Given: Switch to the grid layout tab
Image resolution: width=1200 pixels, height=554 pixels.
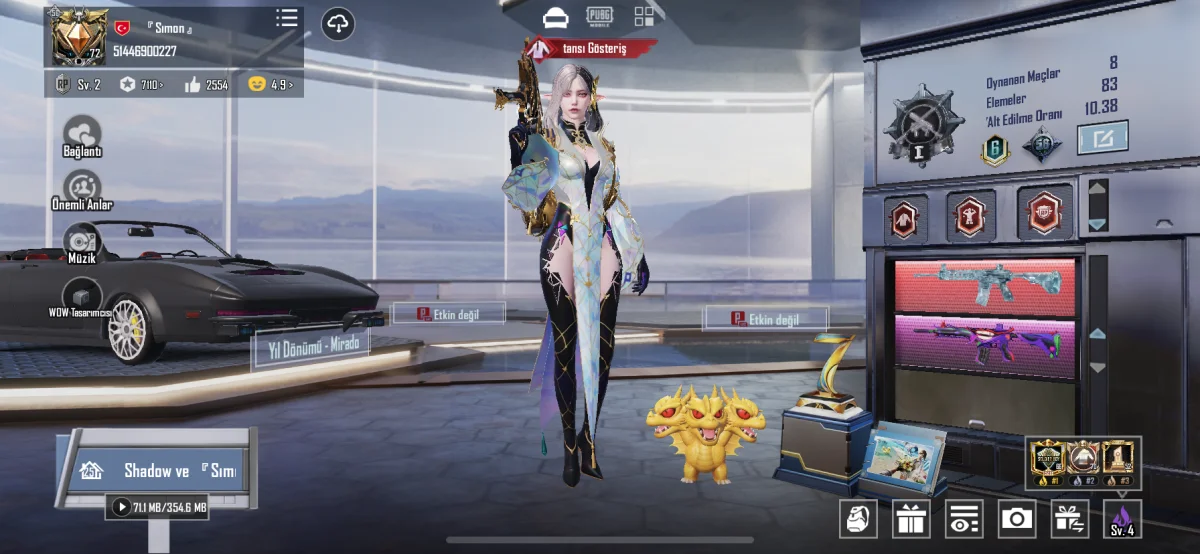Looking at the screenshot, I should click(x=644, y=16).
